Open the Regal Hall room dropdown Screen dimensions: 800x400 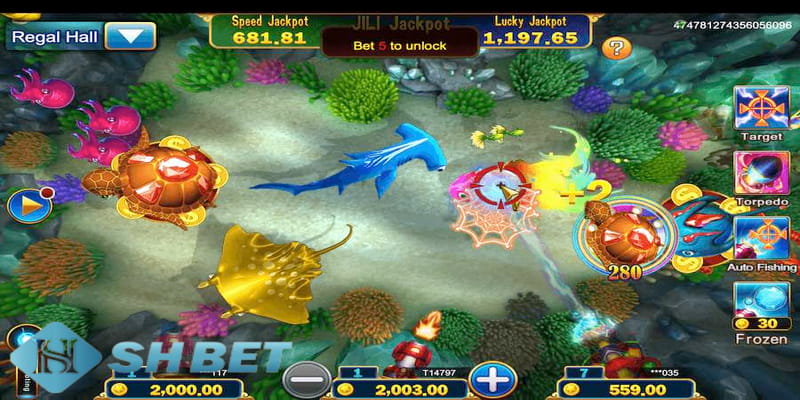(x=130, y=37)
